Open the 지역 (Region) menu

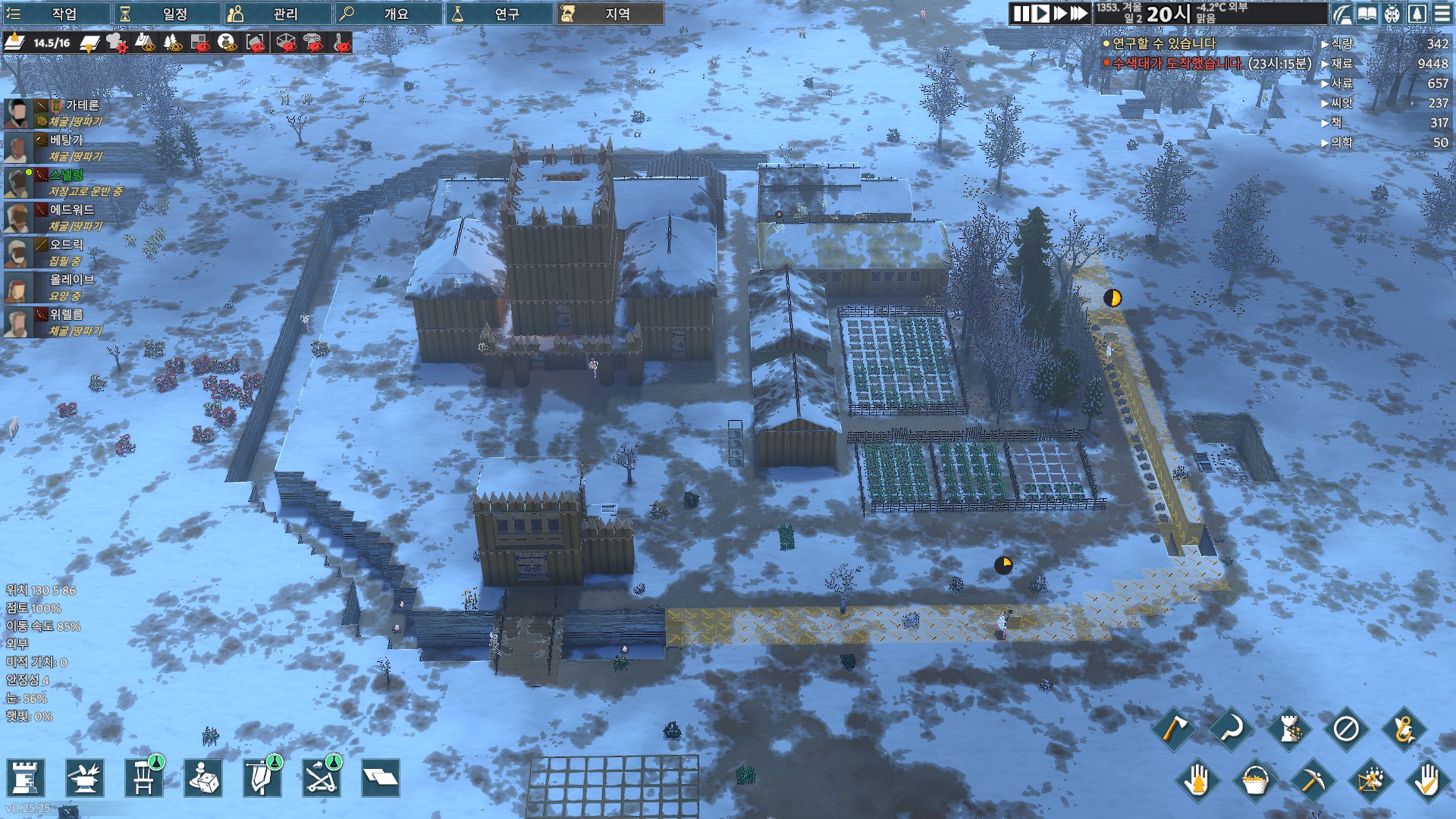610,14
